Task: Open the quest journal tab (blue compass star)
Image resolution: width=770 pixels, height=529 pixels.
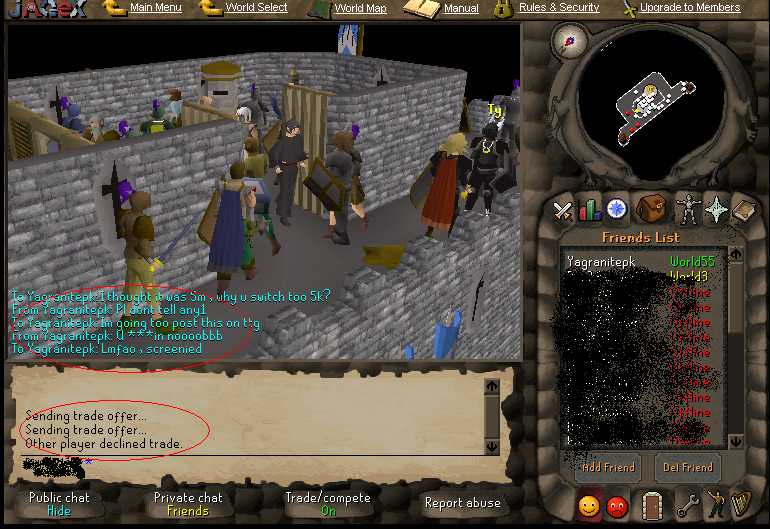Action: (x=616, y=209)
